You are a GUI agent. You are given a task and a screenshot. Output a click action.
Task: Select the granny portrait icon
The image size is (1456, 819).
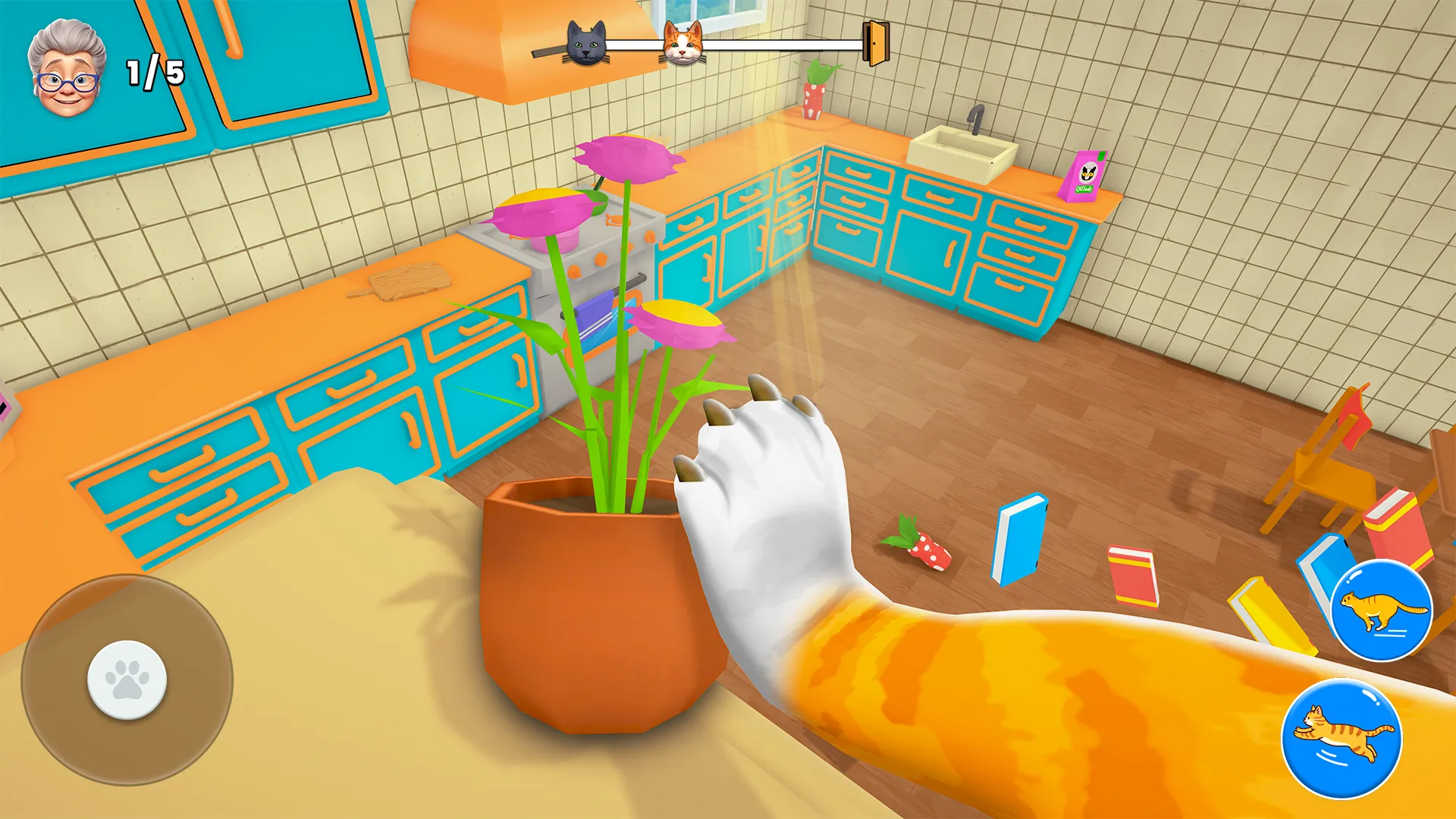(66, 70)
